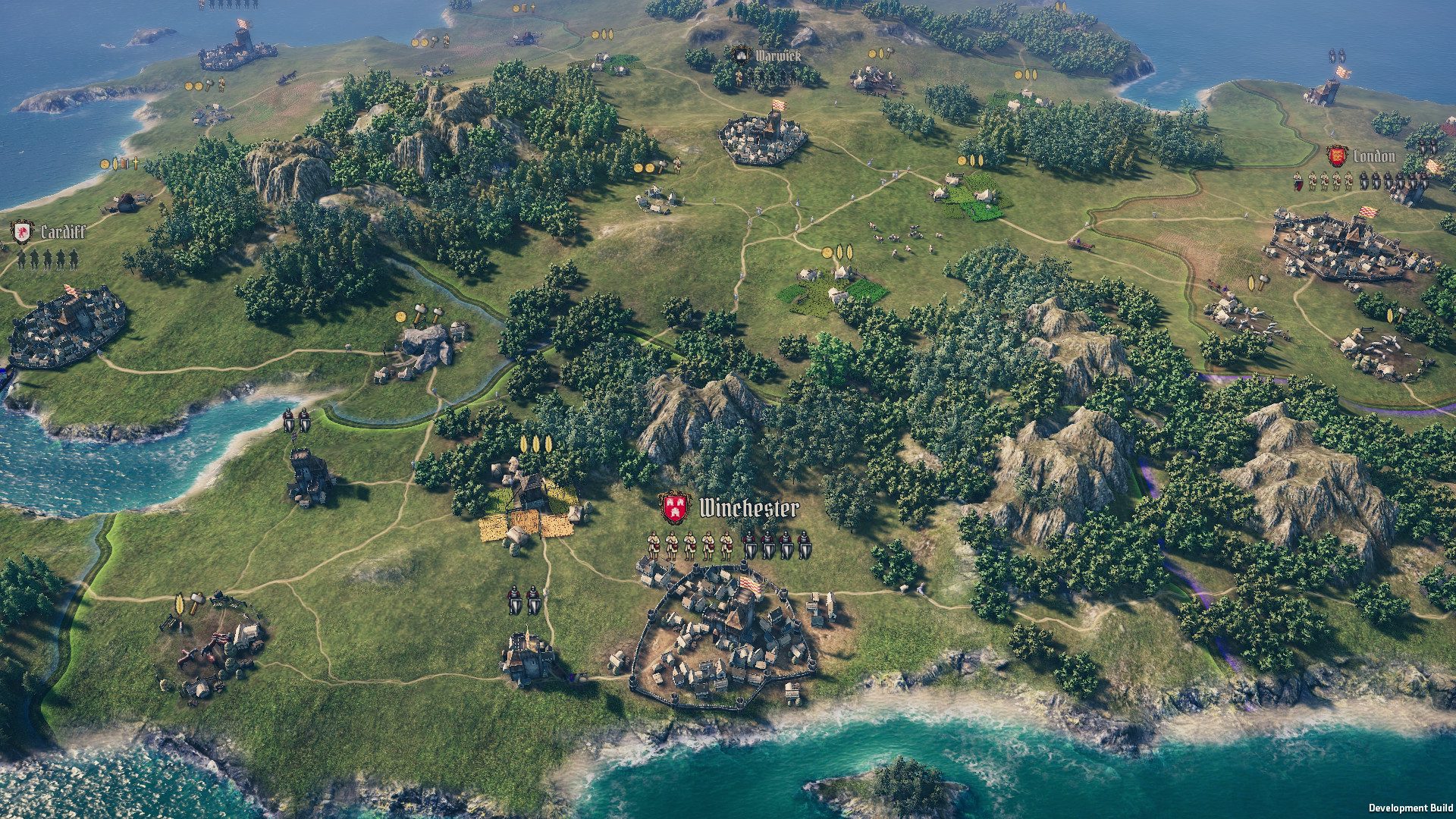Select a shielded knight unit beside Winchester

[x=751, y=544]
